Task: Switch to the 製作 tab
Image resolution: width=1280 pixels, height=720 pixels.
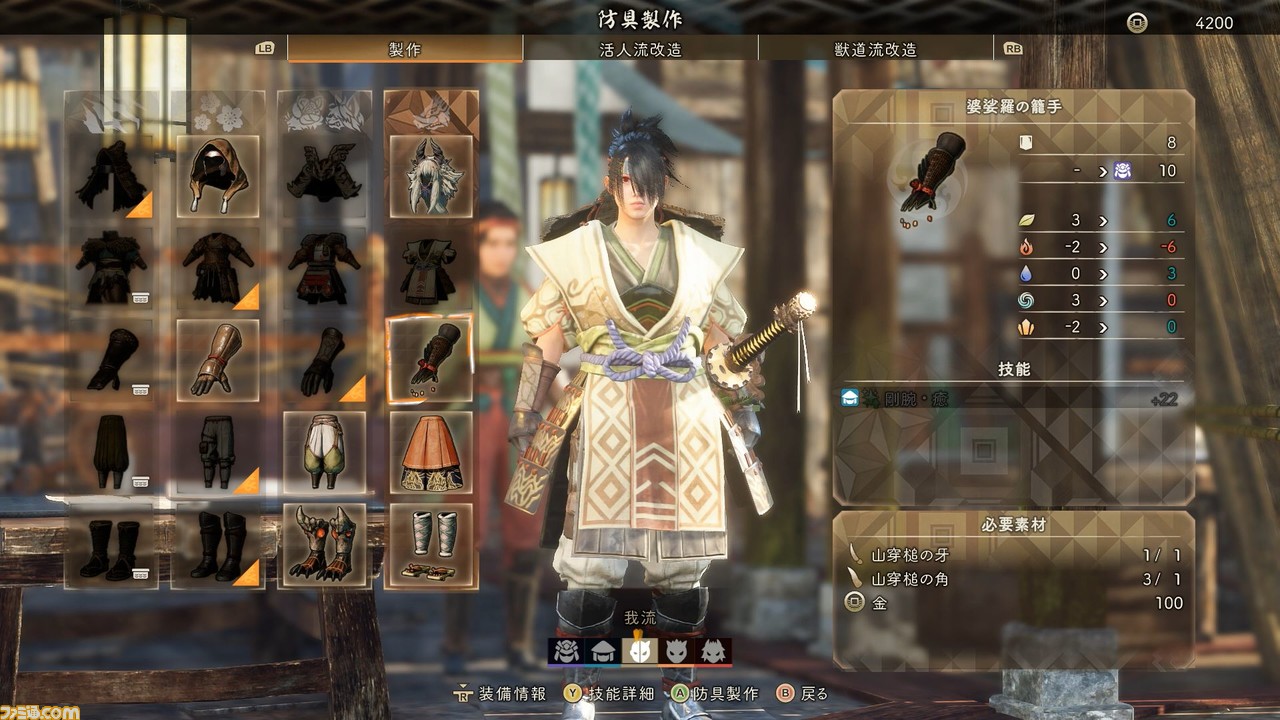Action: click(x=404, y=49)
